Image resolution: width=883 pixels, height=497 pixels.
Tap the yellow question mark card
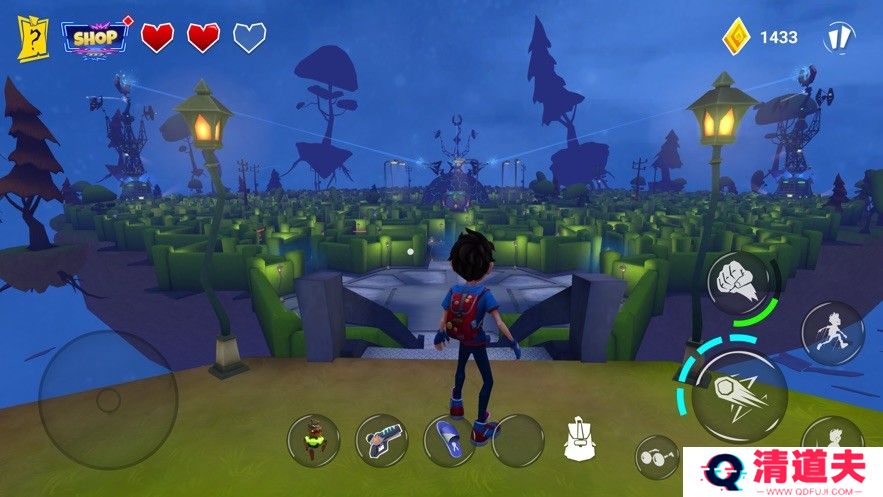pyautogui.click(x=33, y=38)
